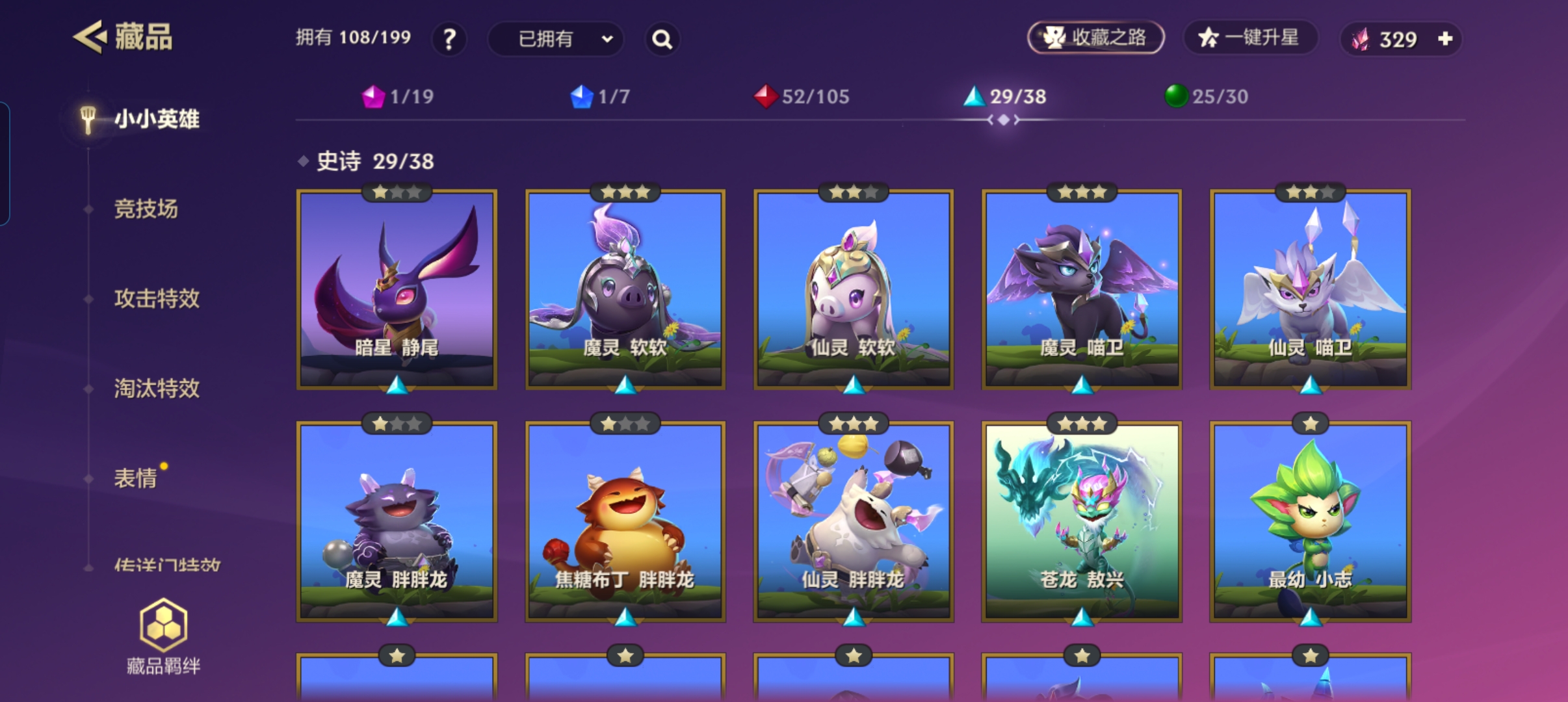Select the 竞技场 category

146,209
